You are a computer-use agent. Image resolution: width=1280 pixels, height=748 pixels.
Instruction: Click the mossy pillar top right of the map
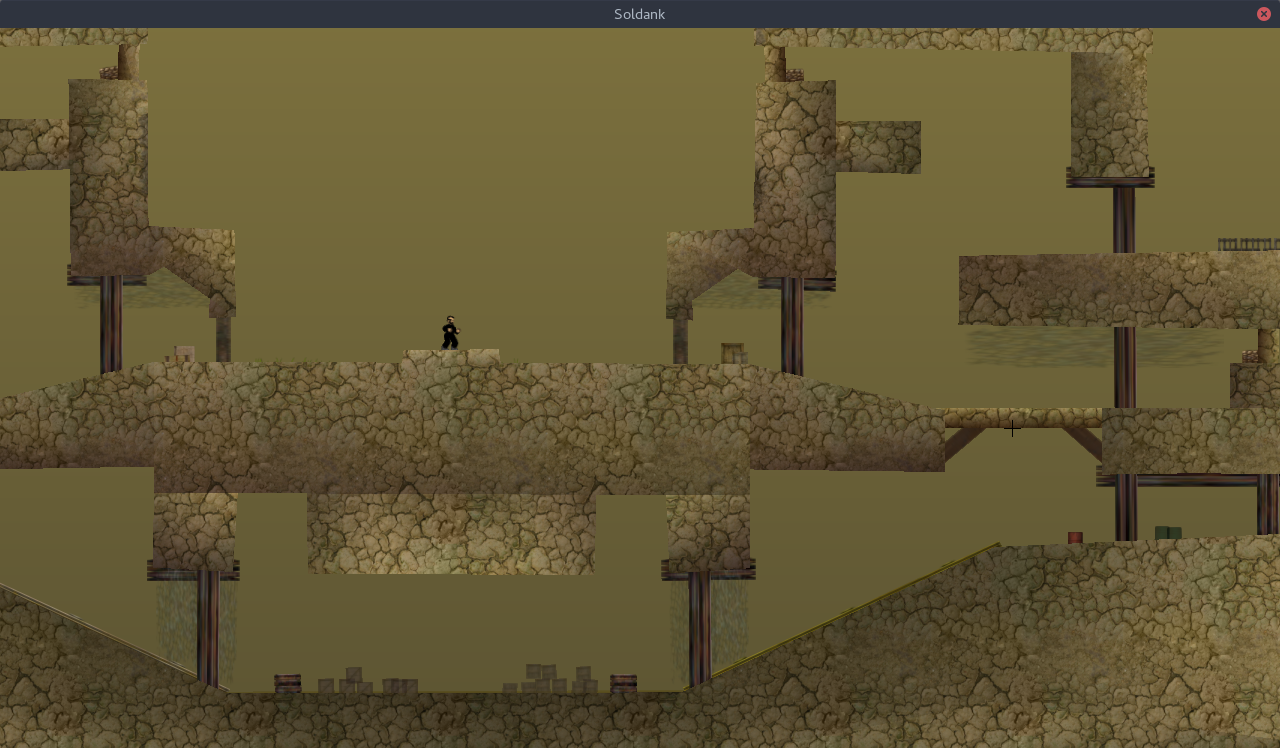[x=1110, y=110]
